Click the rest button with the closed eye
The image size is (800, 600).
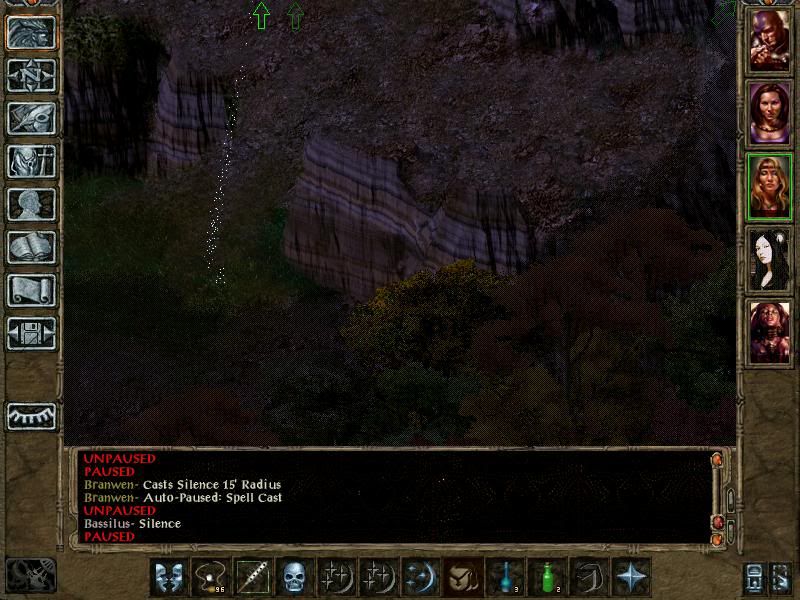click(x=31, y=415)
